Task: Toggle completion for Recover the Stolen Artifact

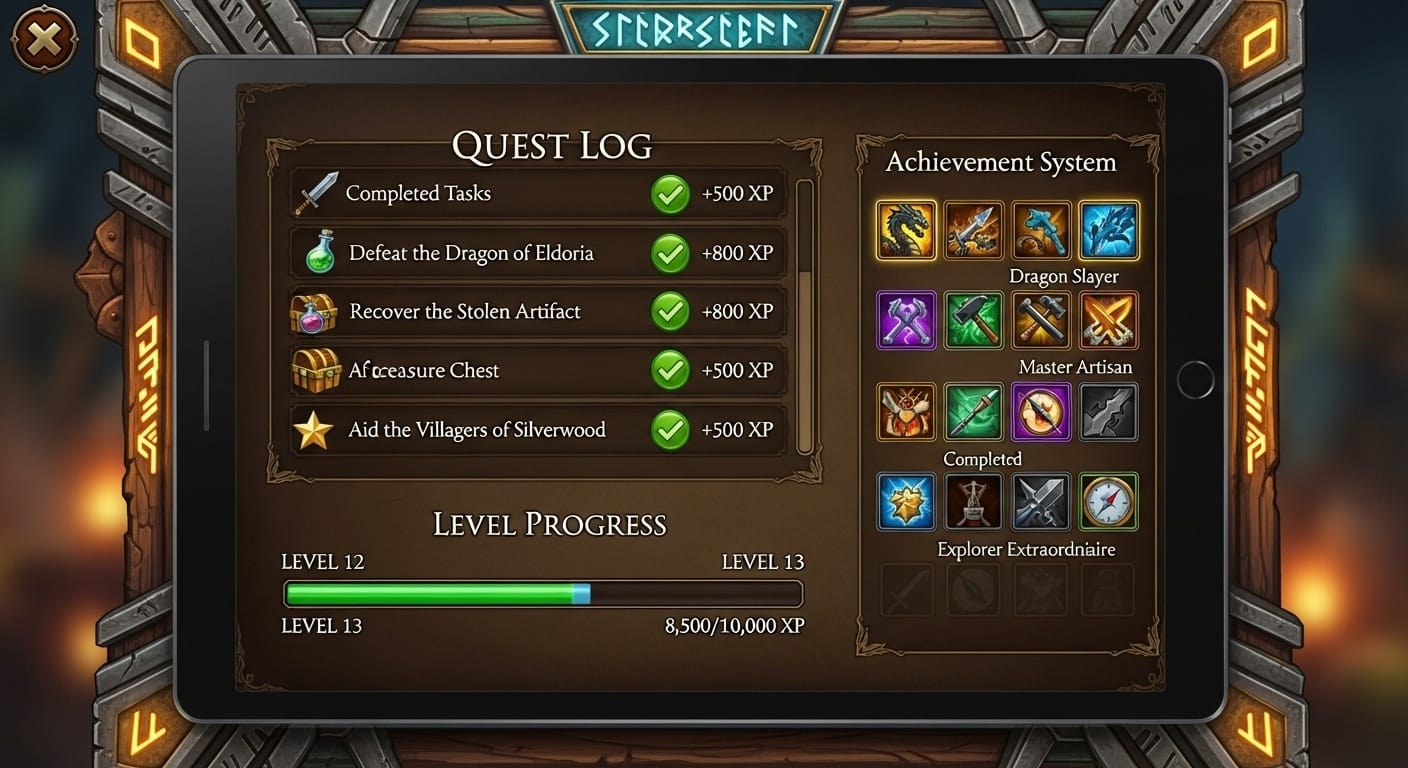Action: tap(672, 311)
